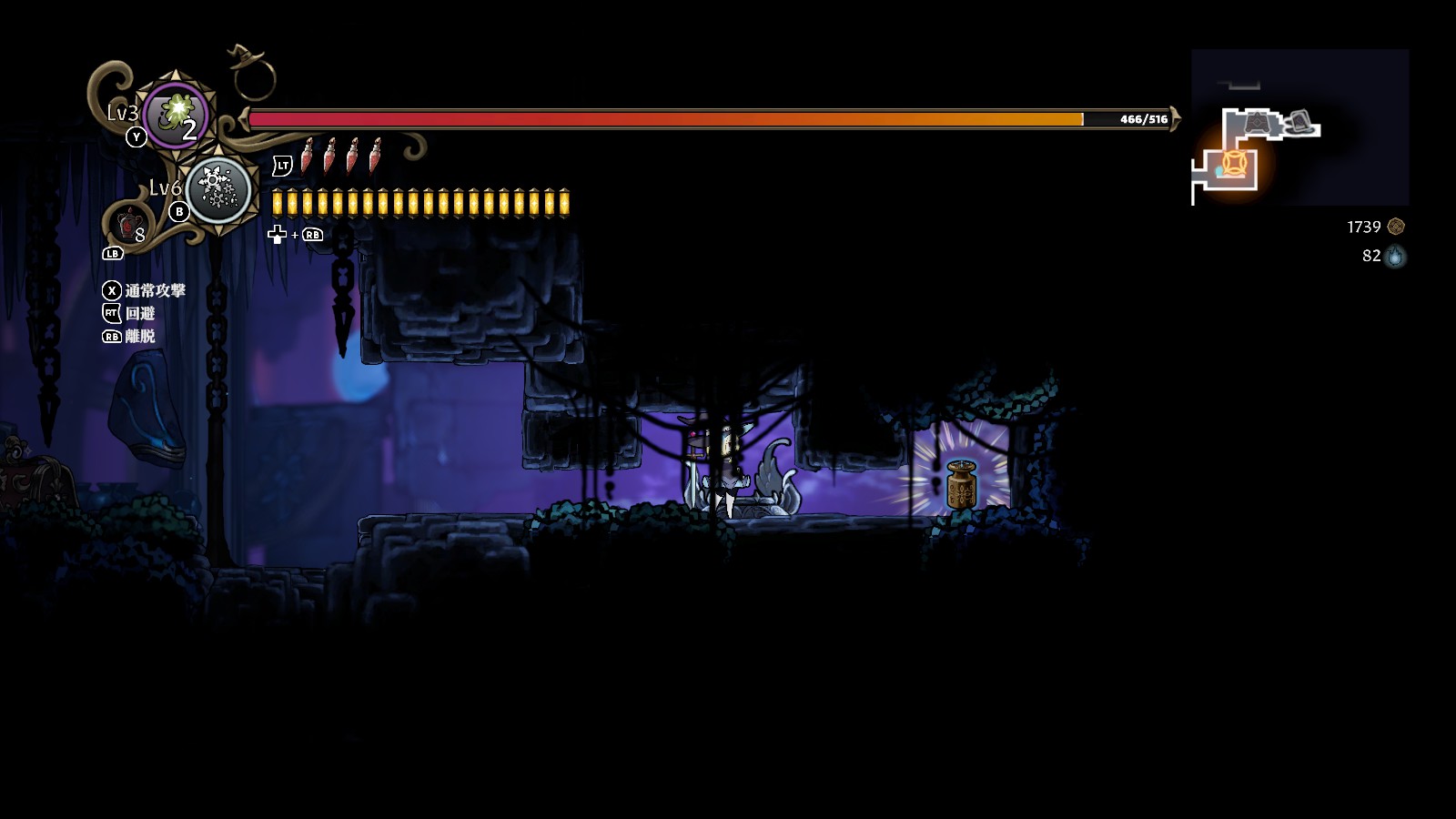This screenshot has height=819, width=1456.
Task: Select the card-shaped marker on minimap
Action: tap(1300, 121)
